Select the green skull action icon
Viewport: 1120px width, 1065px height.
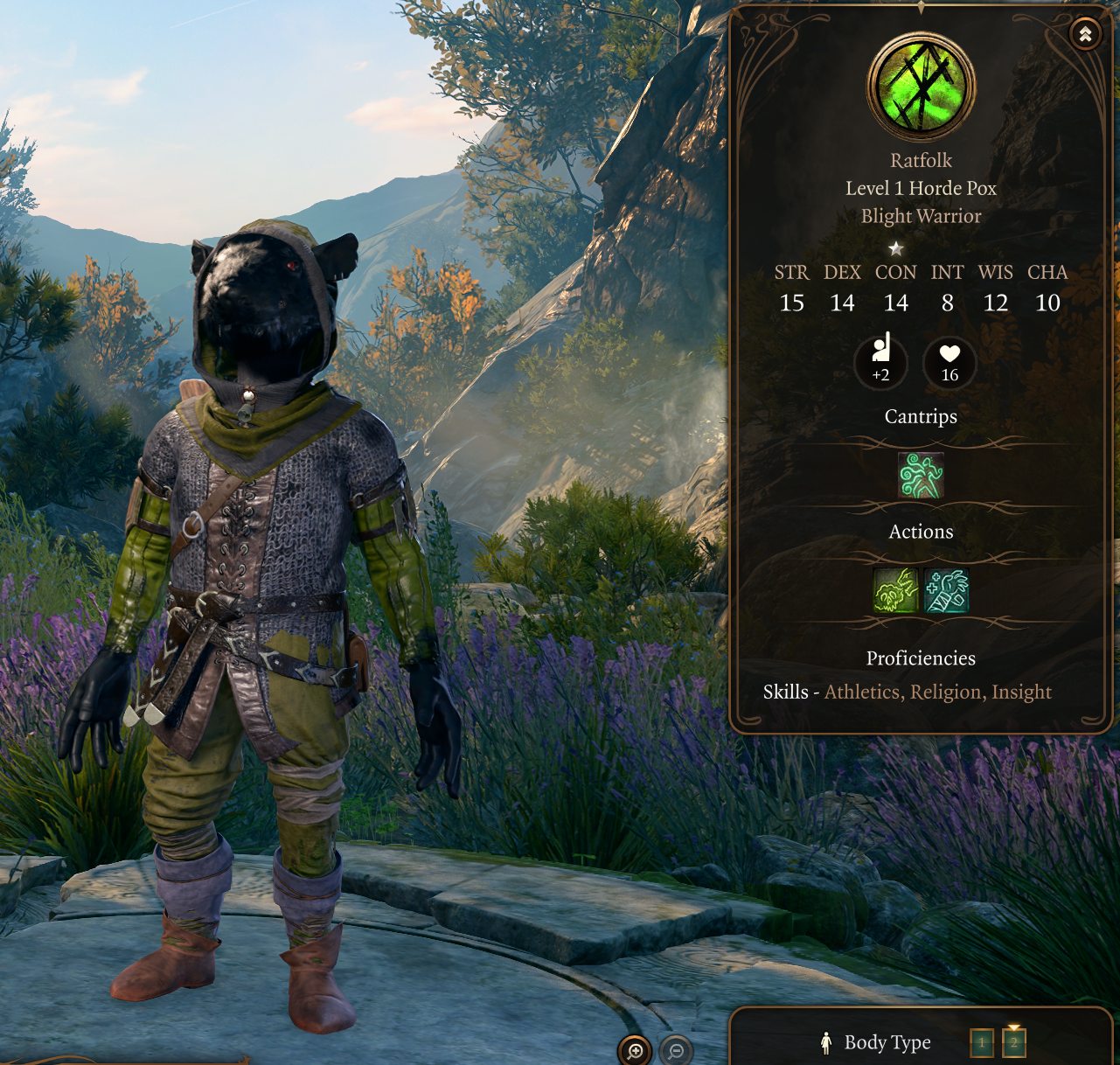coord(895,590)
